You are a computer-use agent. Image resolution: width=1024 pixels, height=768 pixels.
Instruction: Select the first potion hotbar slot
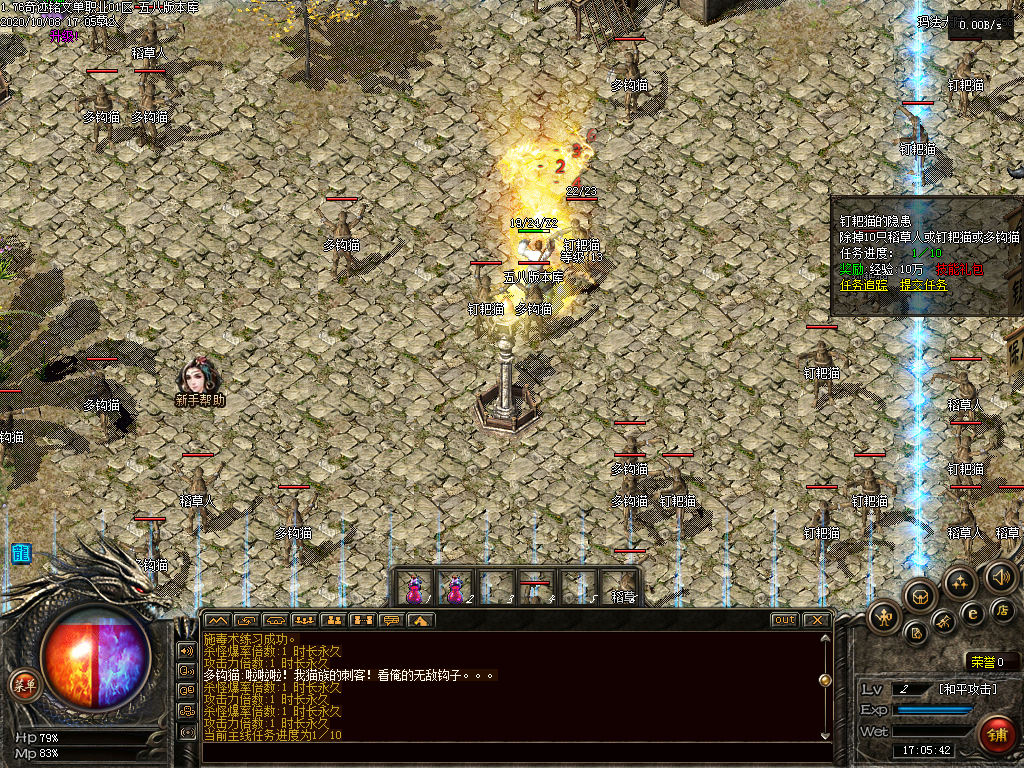(414, 587)
